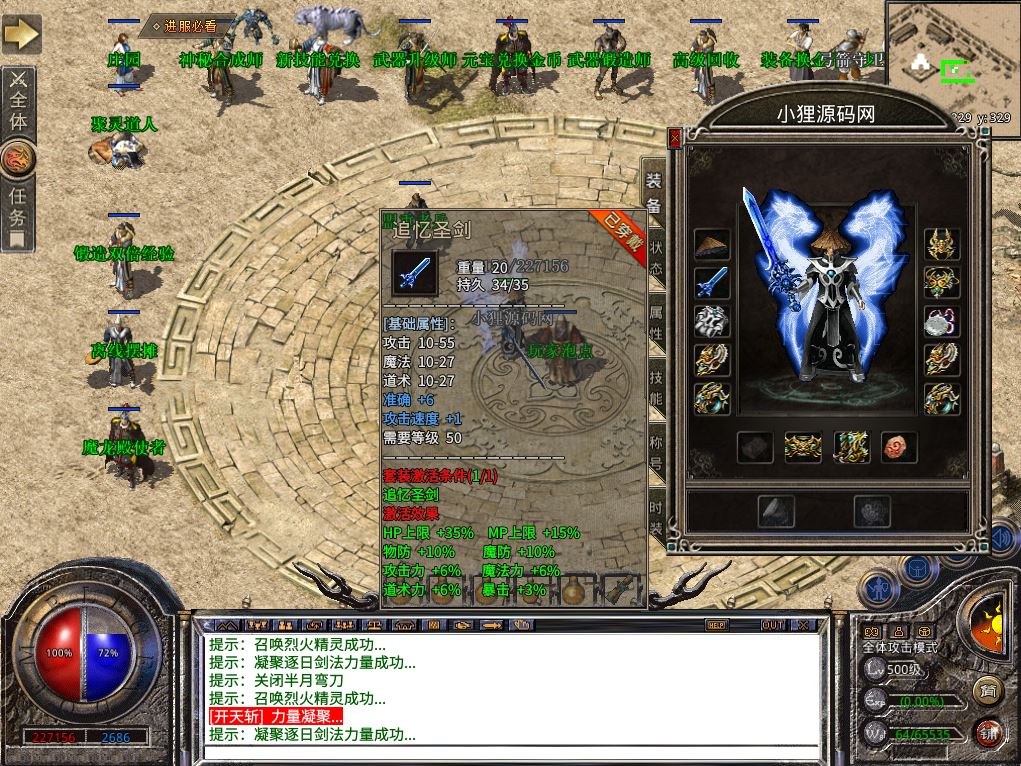Click the blue sword weapon slot

[x=712, y=283]
